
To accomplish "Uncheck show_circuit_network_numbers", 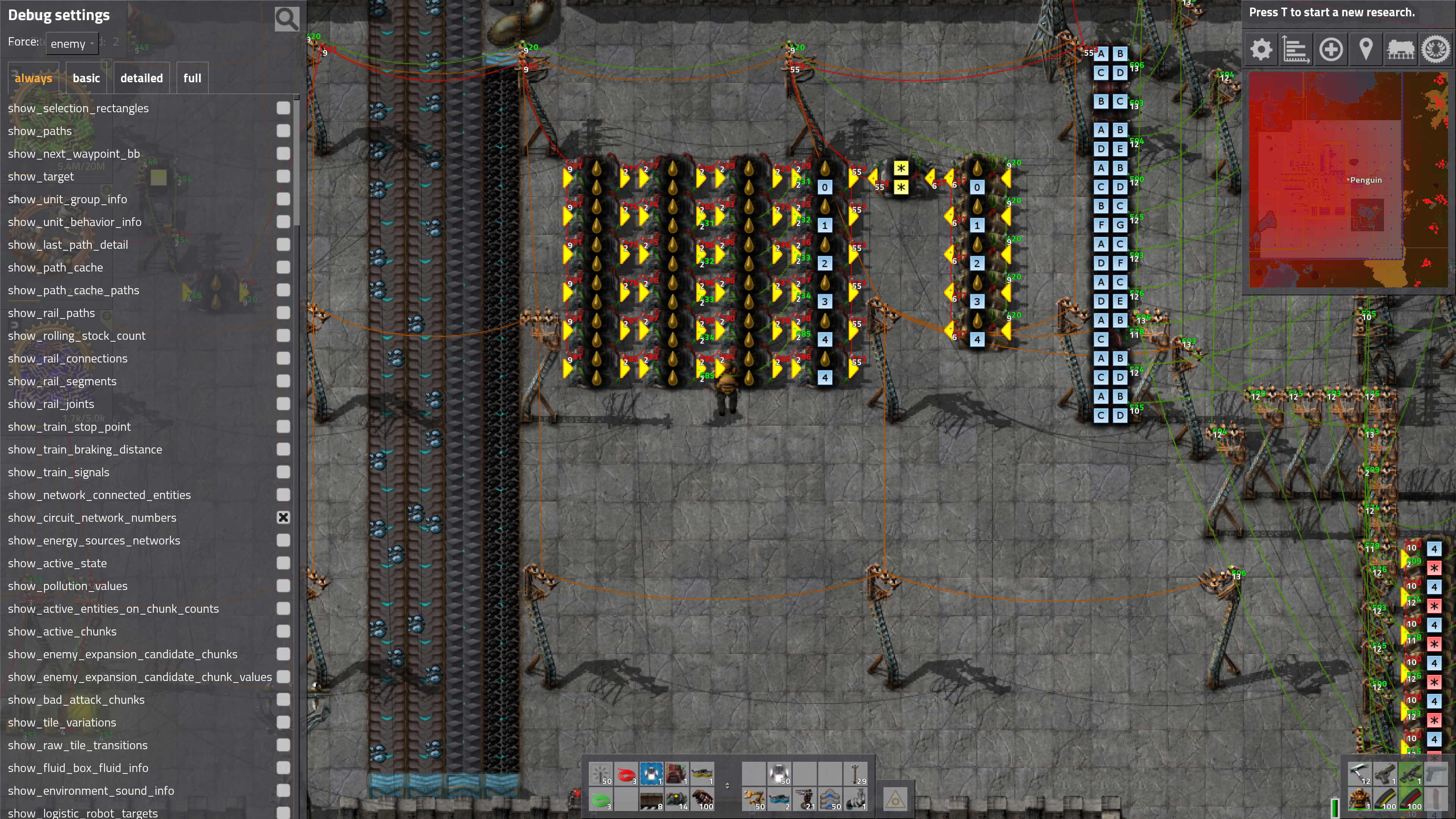I will pos(283,518).
